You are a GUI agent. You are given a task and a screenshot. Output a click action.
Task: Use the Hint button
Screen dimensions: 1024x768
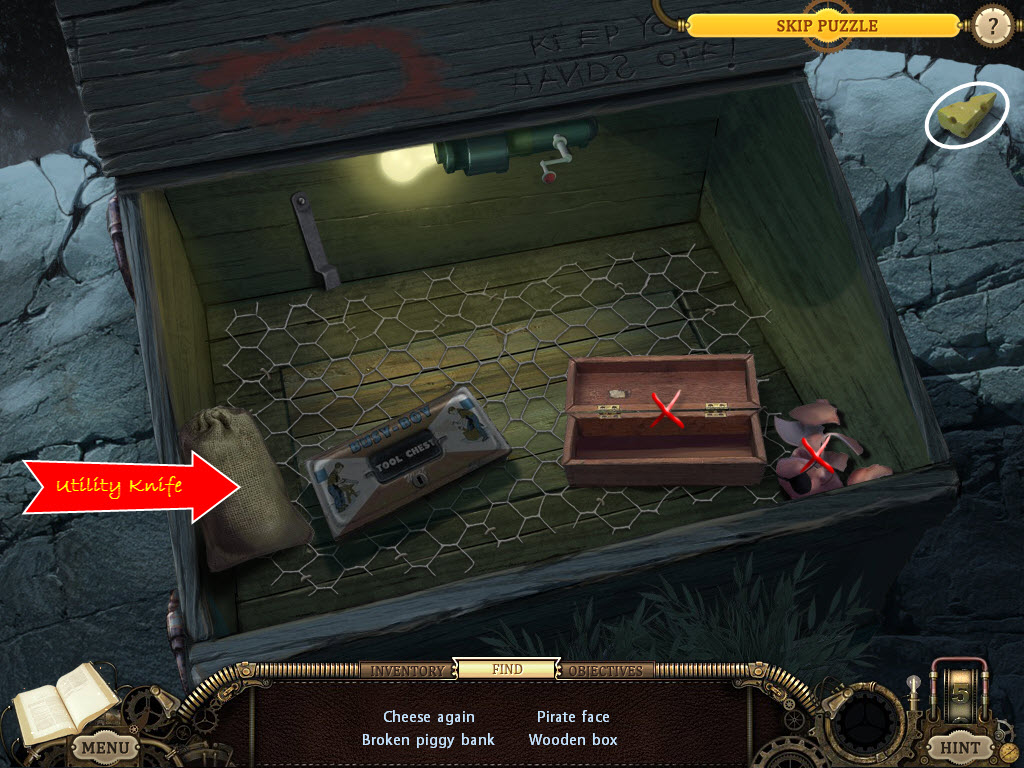click(959, 746)
